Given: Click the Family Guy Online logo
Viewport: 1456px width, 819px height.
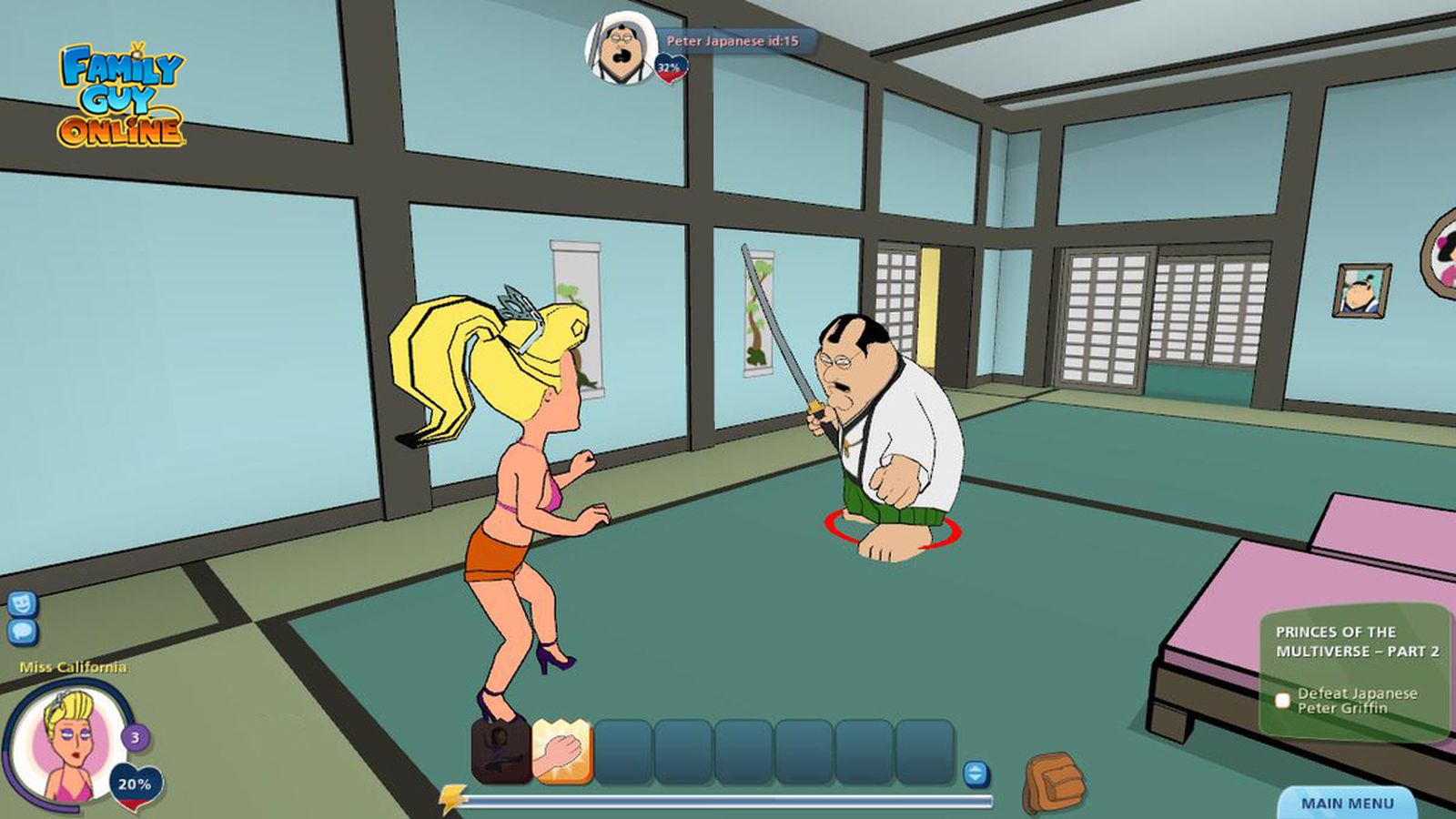Looking at the screenshot, I should point(121,96).
